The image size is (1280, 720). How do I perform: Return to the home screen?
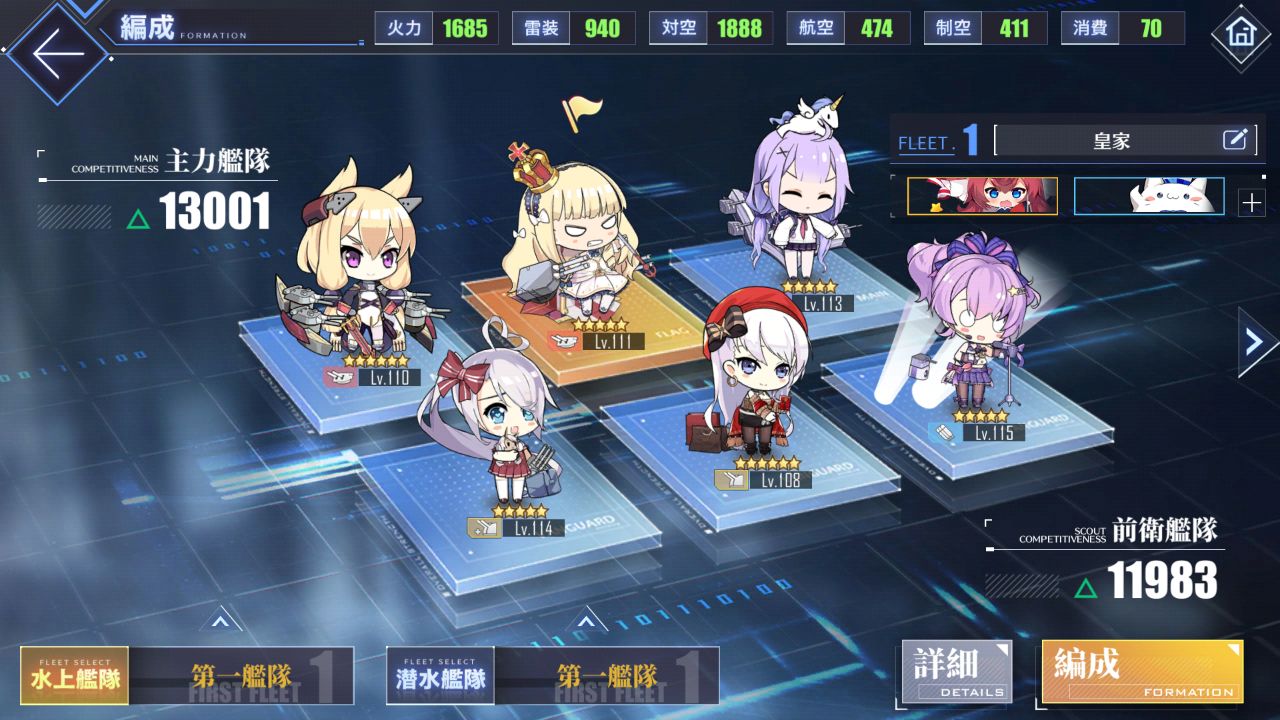point(1240,35)
